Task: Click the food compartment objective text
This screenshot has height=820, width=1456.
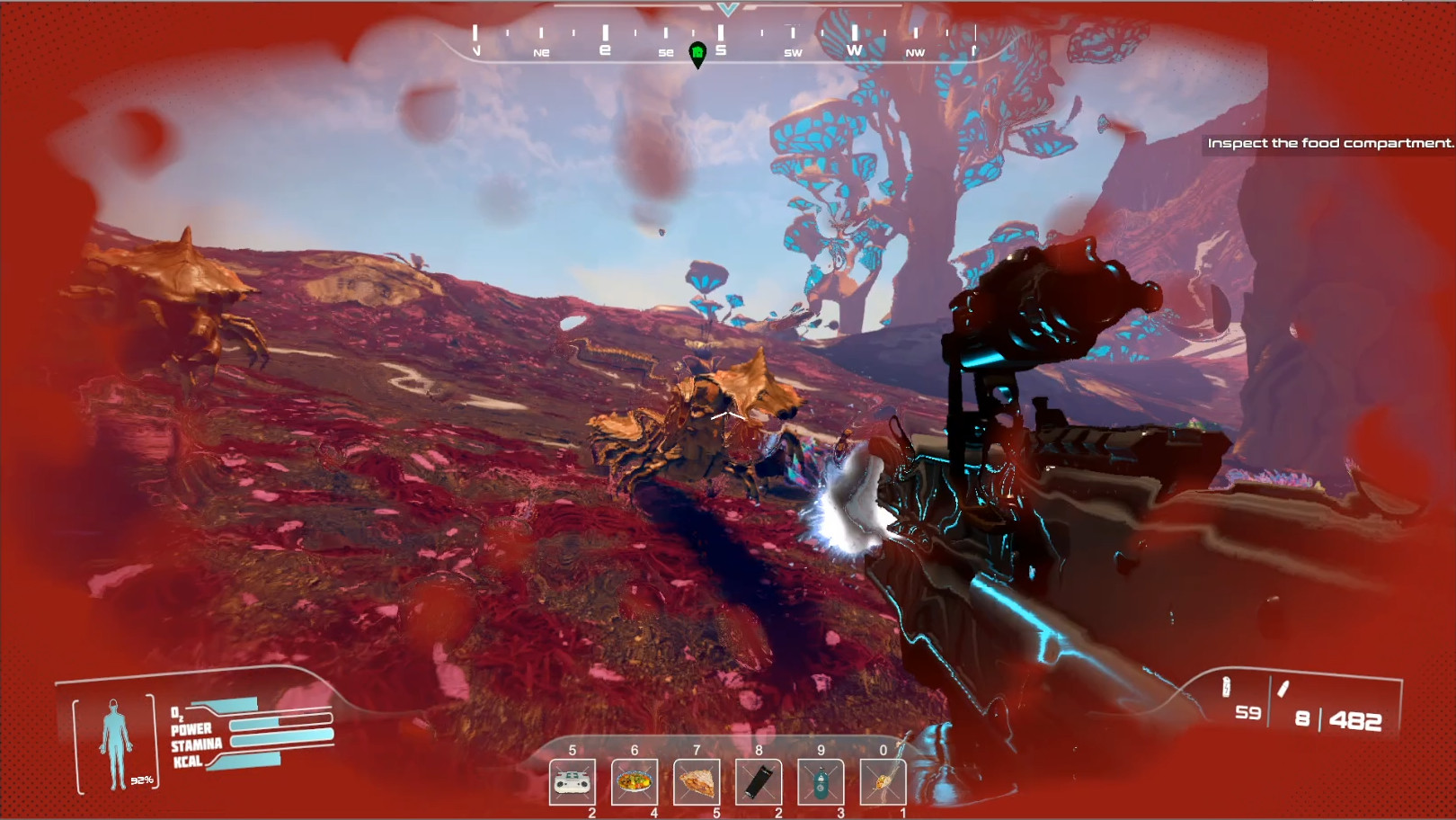Action: [x=1329, y=143]
